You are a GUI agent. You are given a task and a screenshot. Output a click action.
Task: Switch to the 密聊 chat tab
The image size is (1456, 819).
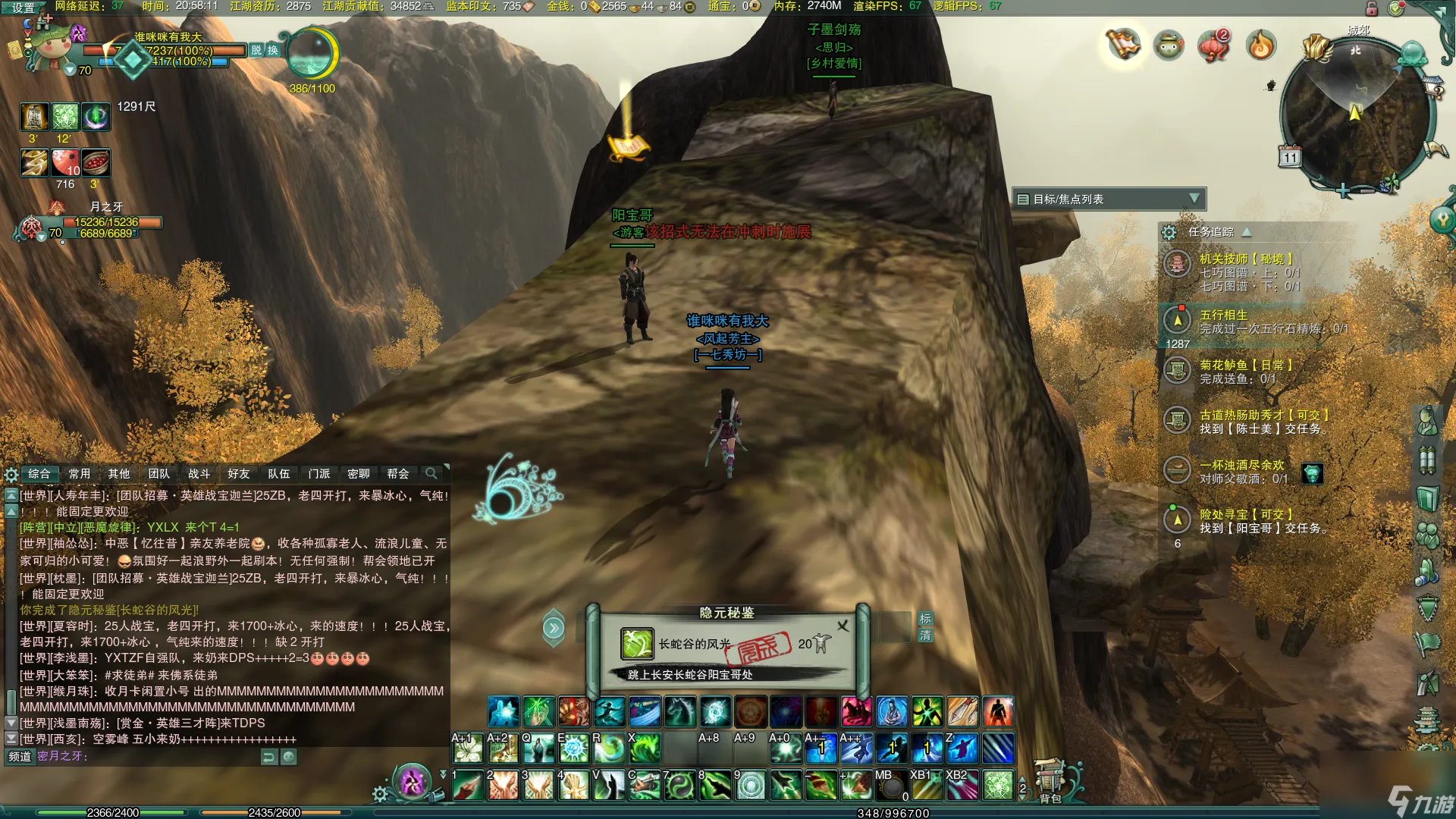pyautogui.click(x=358, y=474)
